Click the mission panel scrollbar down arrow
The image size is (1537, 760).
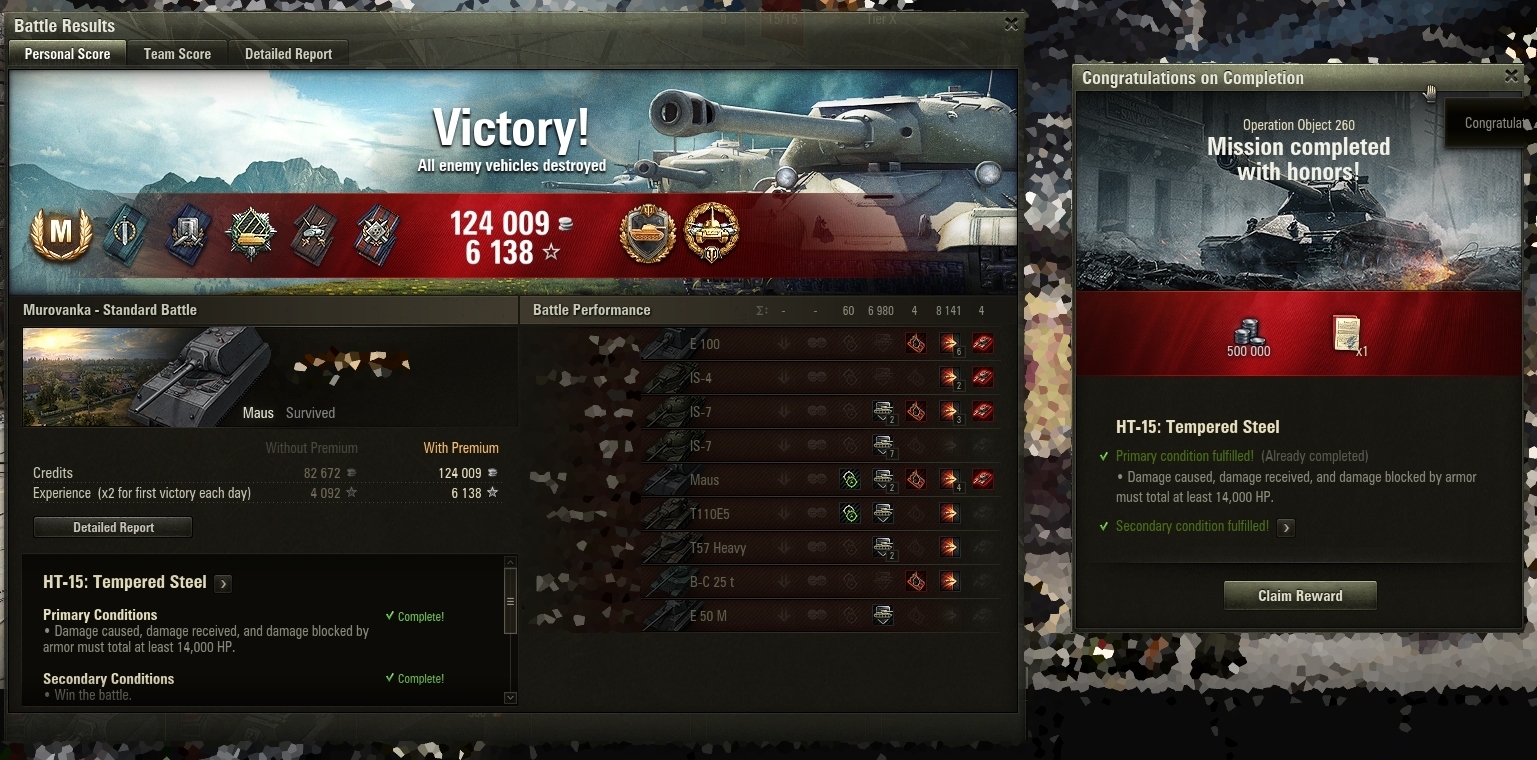tap(511, 698)
